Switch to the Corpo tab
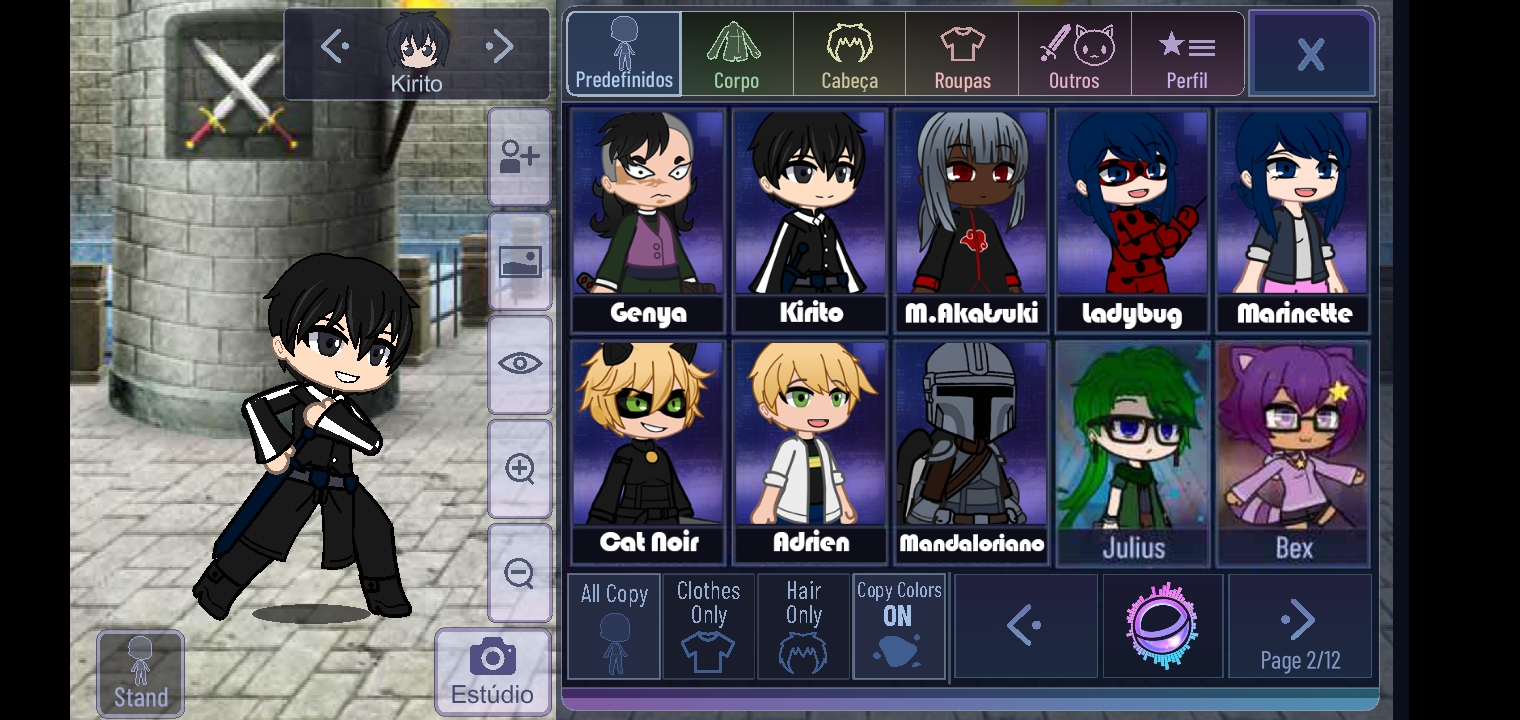Viewport: 1520px width, 720px height. click(736, 54)
